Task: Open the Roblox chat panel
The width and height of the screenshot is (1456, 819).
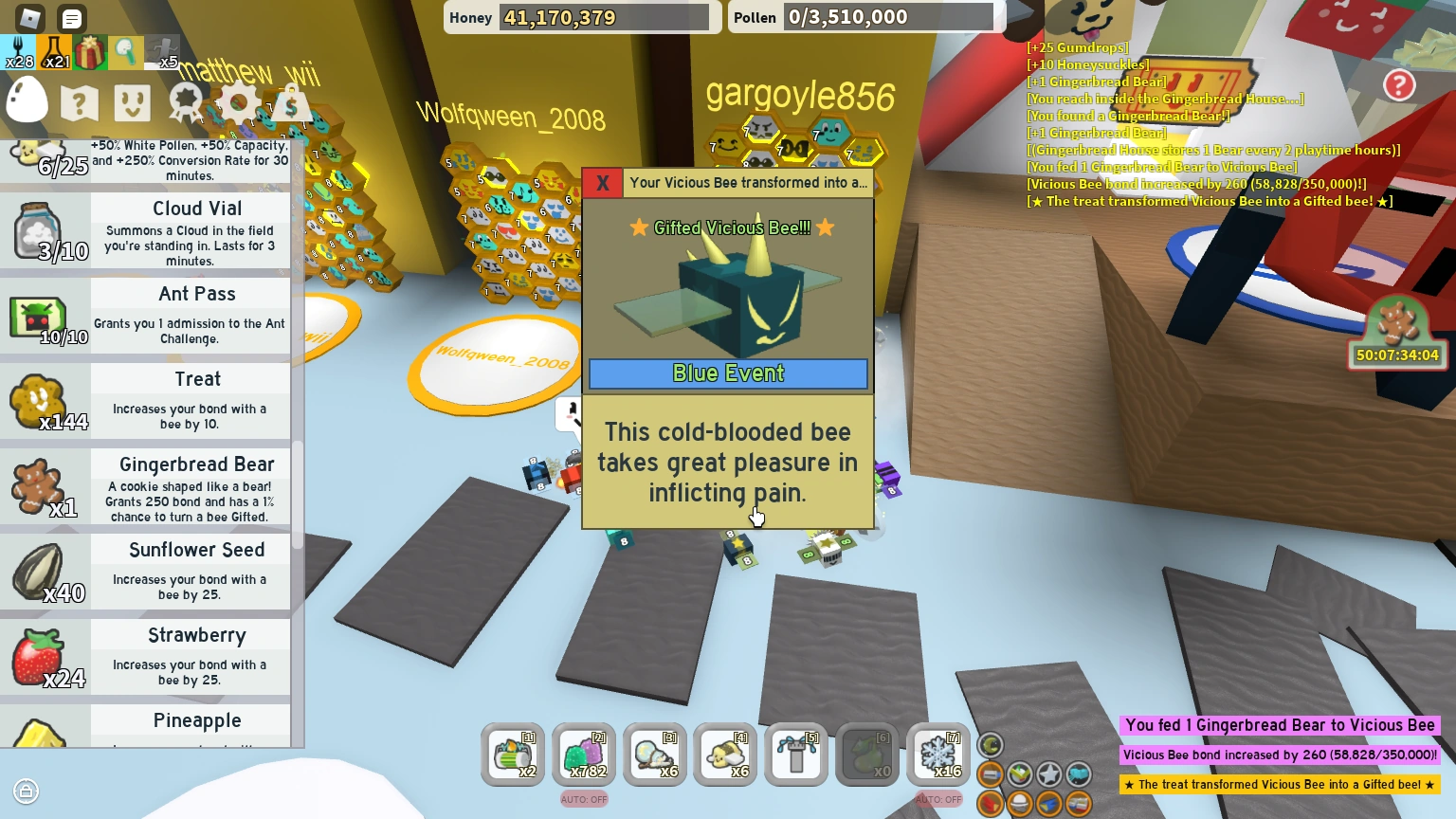Action: (x=70, y=19)
